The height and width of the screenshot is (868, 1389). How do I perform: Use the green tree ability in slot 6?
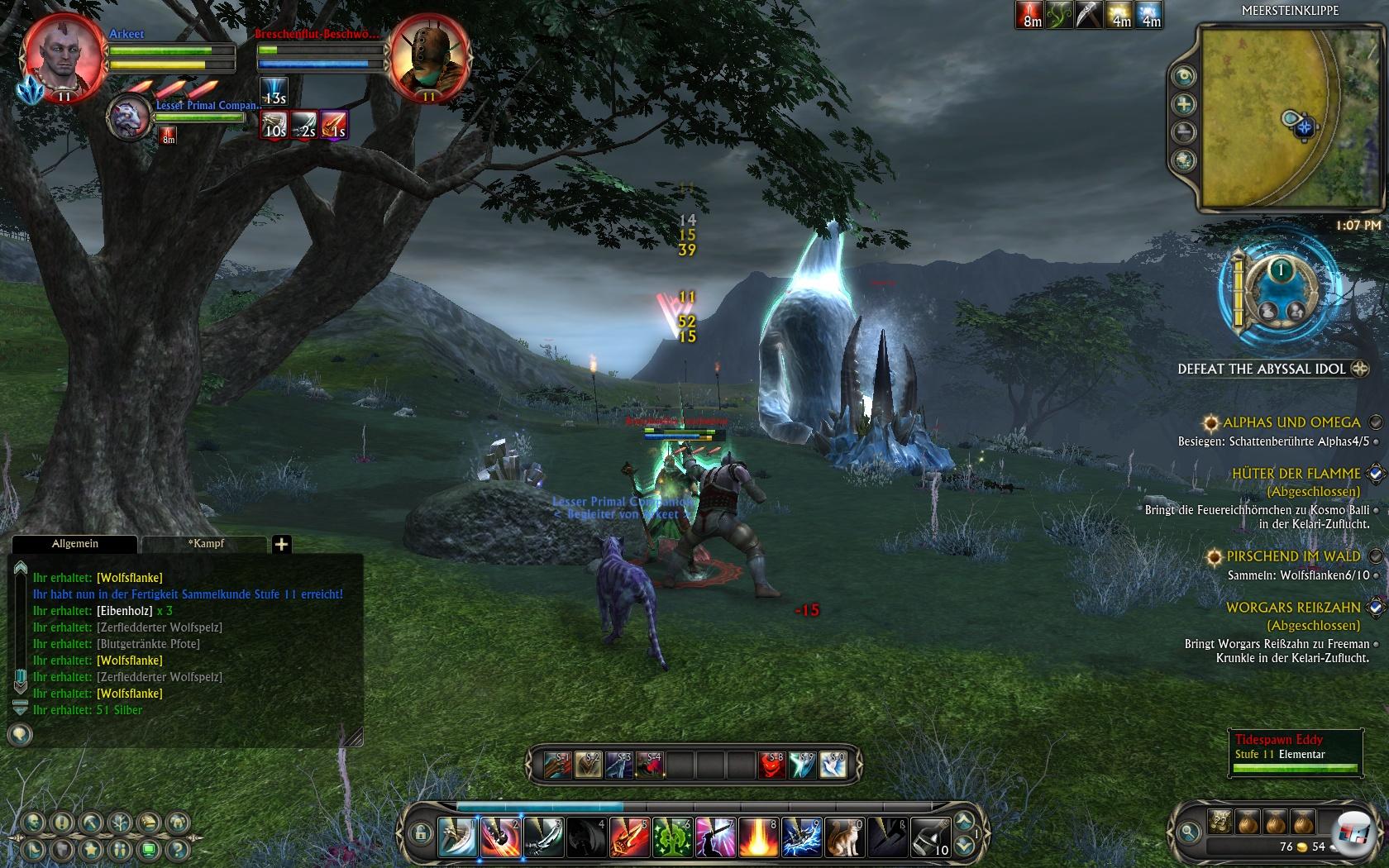click(672, 837)
